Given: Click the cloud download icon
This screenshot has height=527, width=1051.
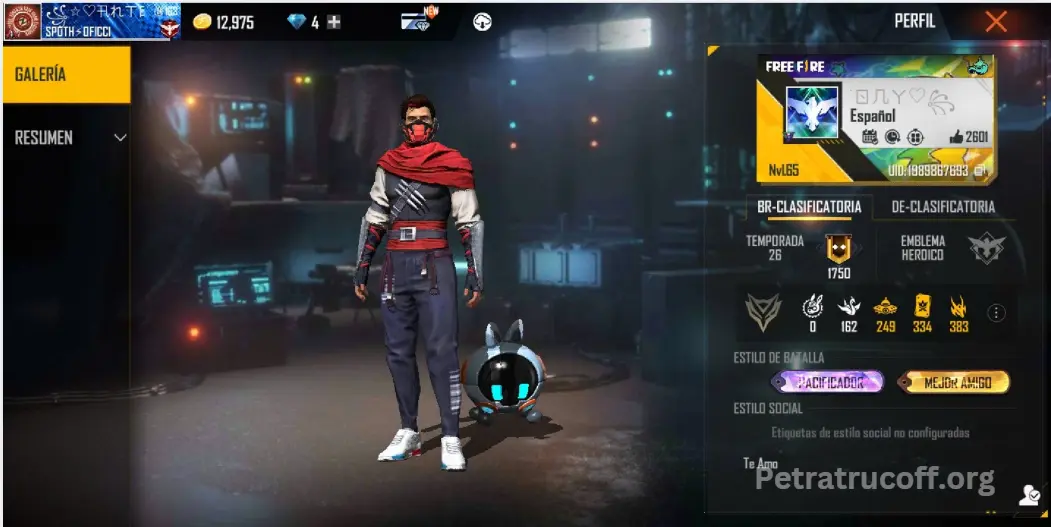Looking at the screenshot, I should [x=482, y=22].
